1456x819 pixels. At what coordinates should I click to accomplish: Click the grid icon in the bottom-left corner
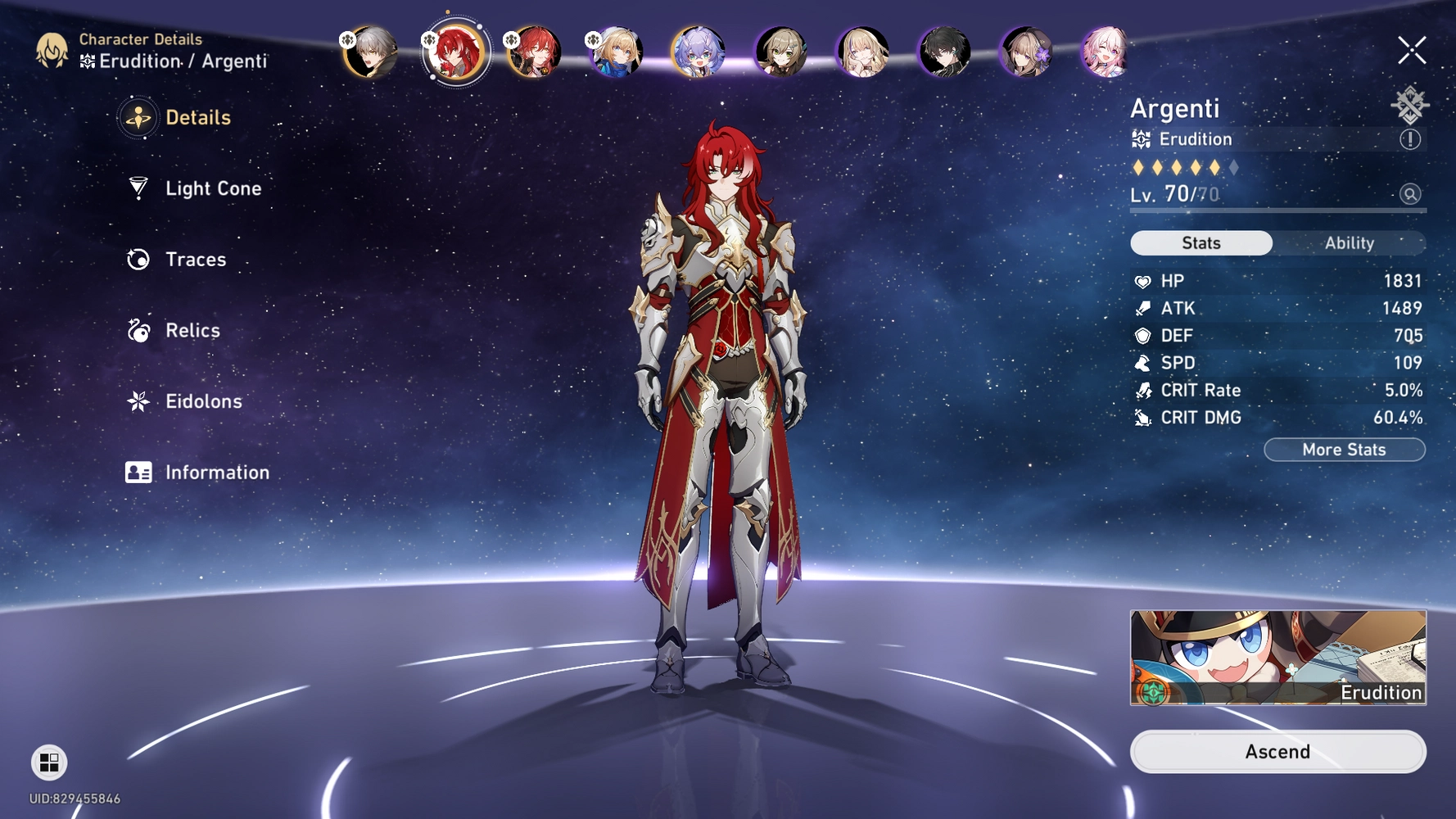(x=47, y=763)
